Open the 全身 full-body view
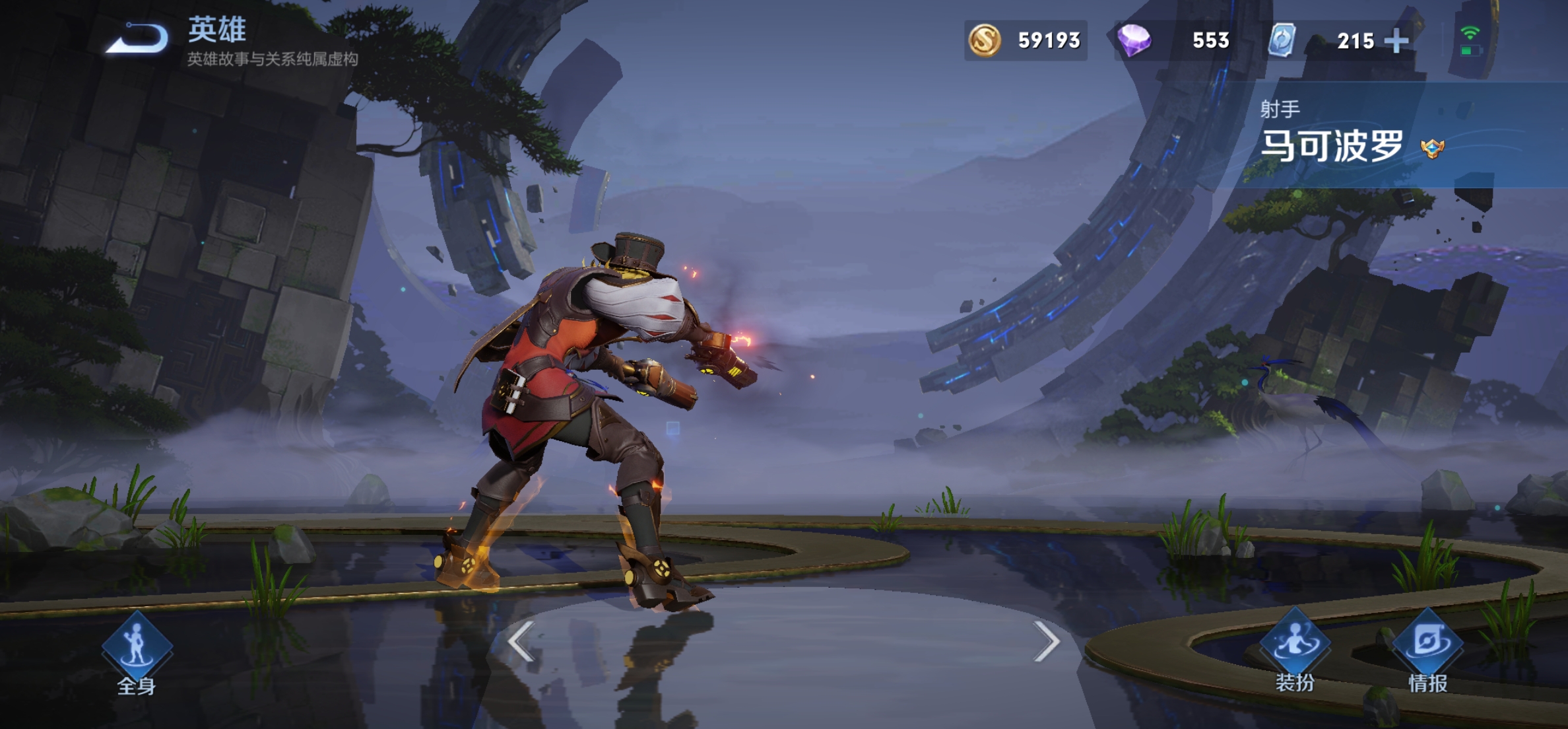The height and width of the screenshot is (729, 1568). (x=137, y=650)
